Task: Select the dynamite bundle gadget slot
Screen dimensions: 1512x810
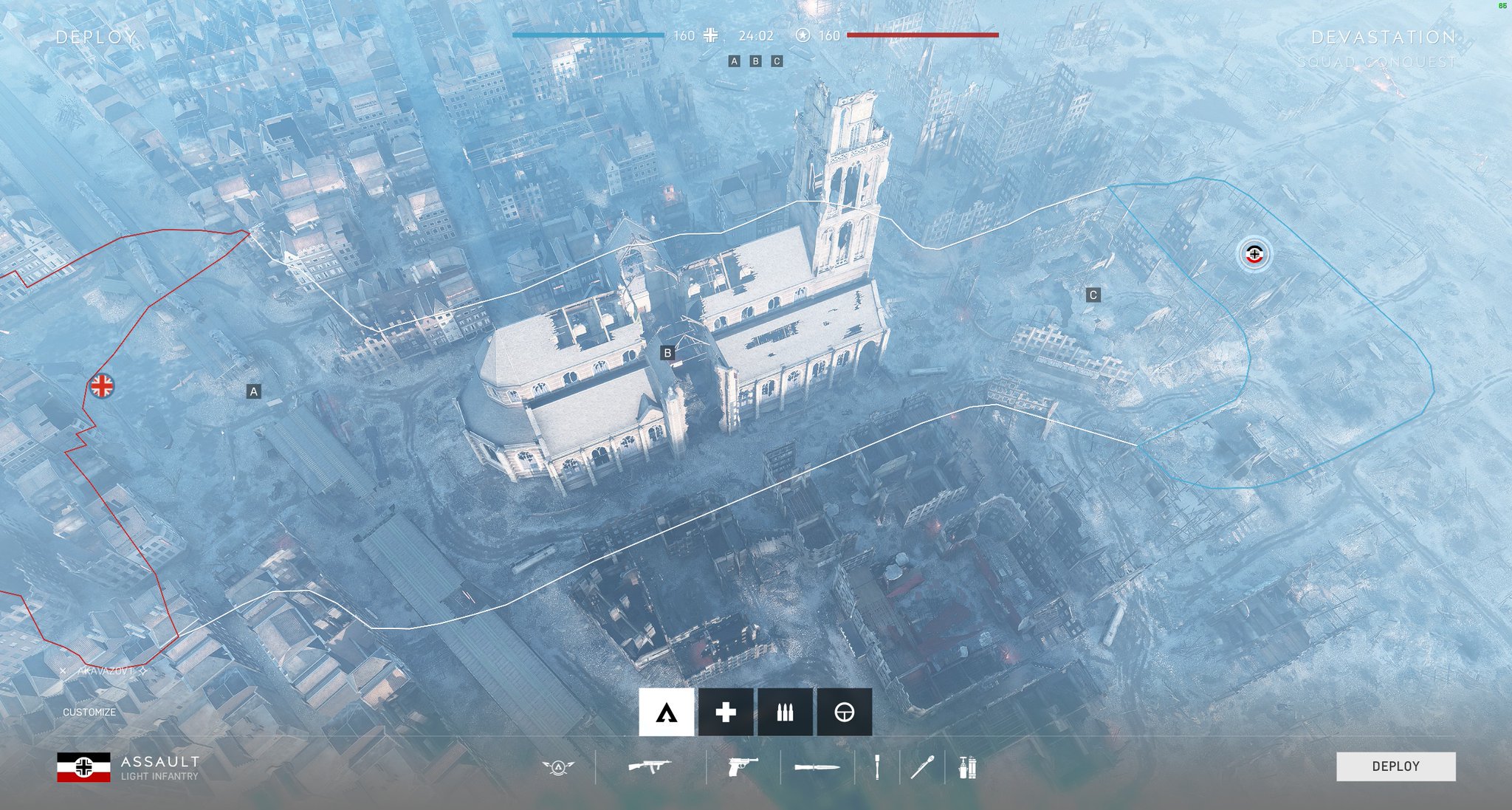Action: pyautogui.click(x=967, y=768)
